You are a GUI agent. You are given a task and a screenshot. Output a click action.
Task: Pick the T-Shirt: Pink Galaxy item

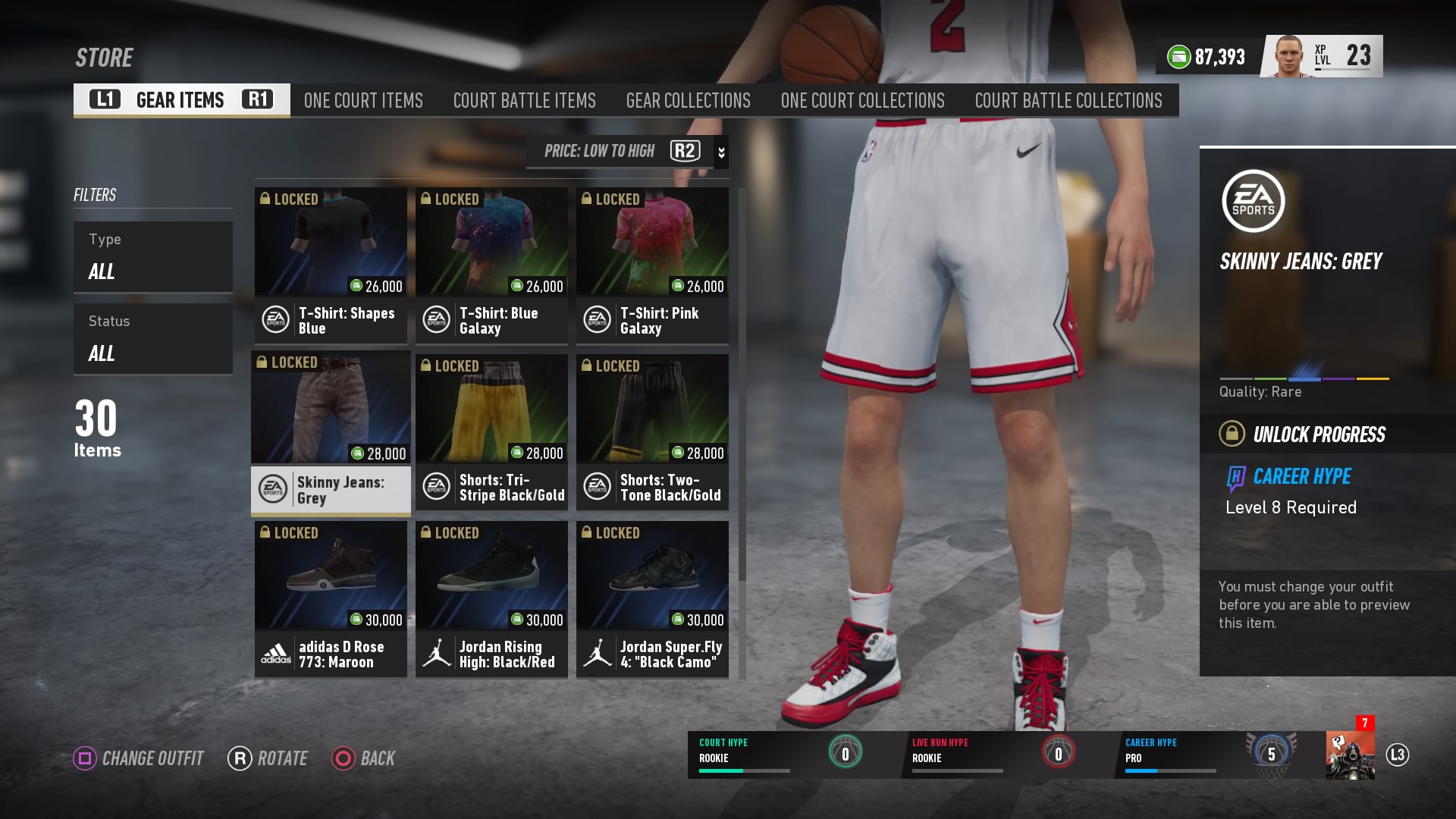coord(652,265)
